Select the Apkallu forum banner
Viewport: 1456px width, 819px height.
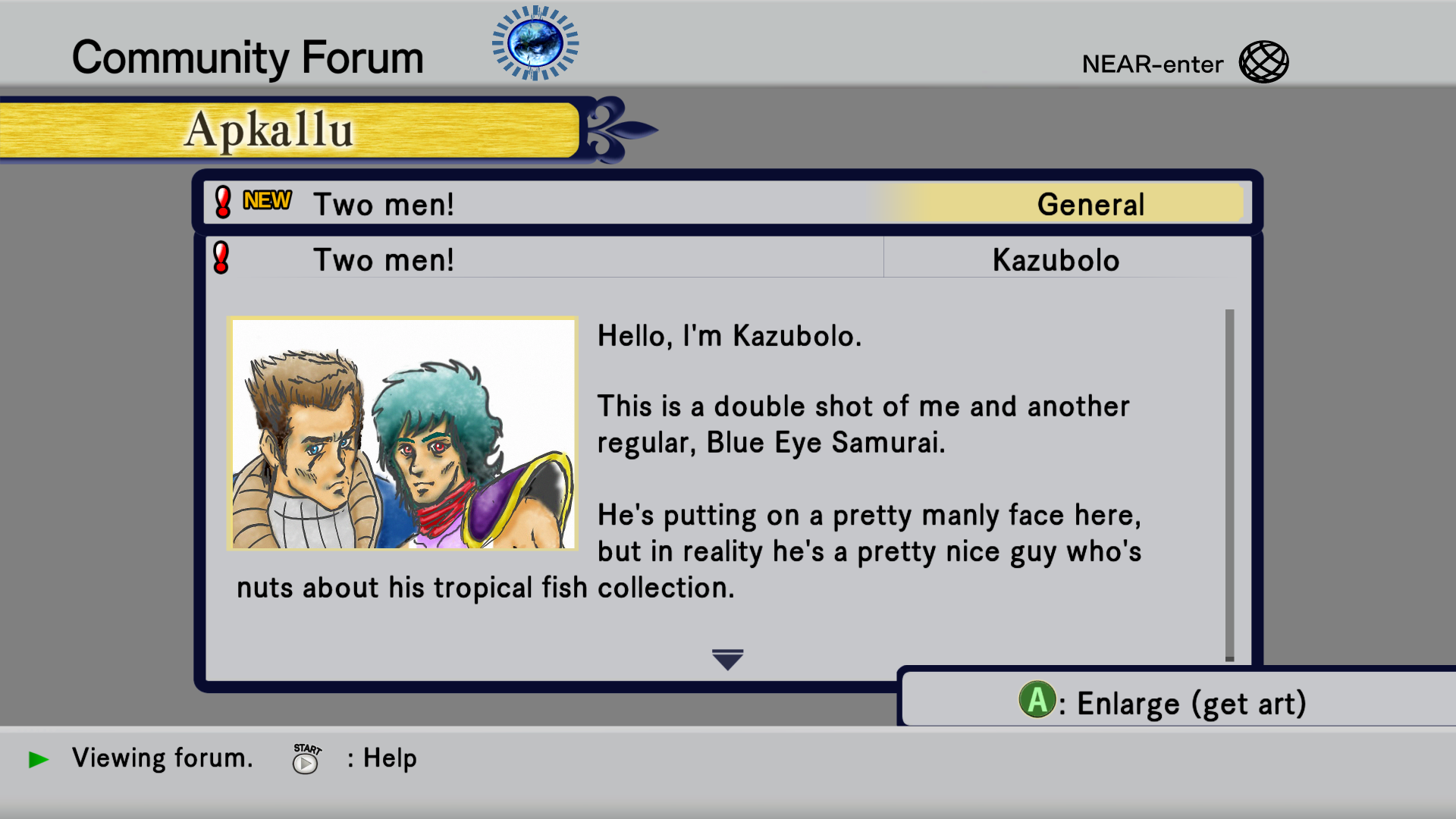click(x=288, y=130)
